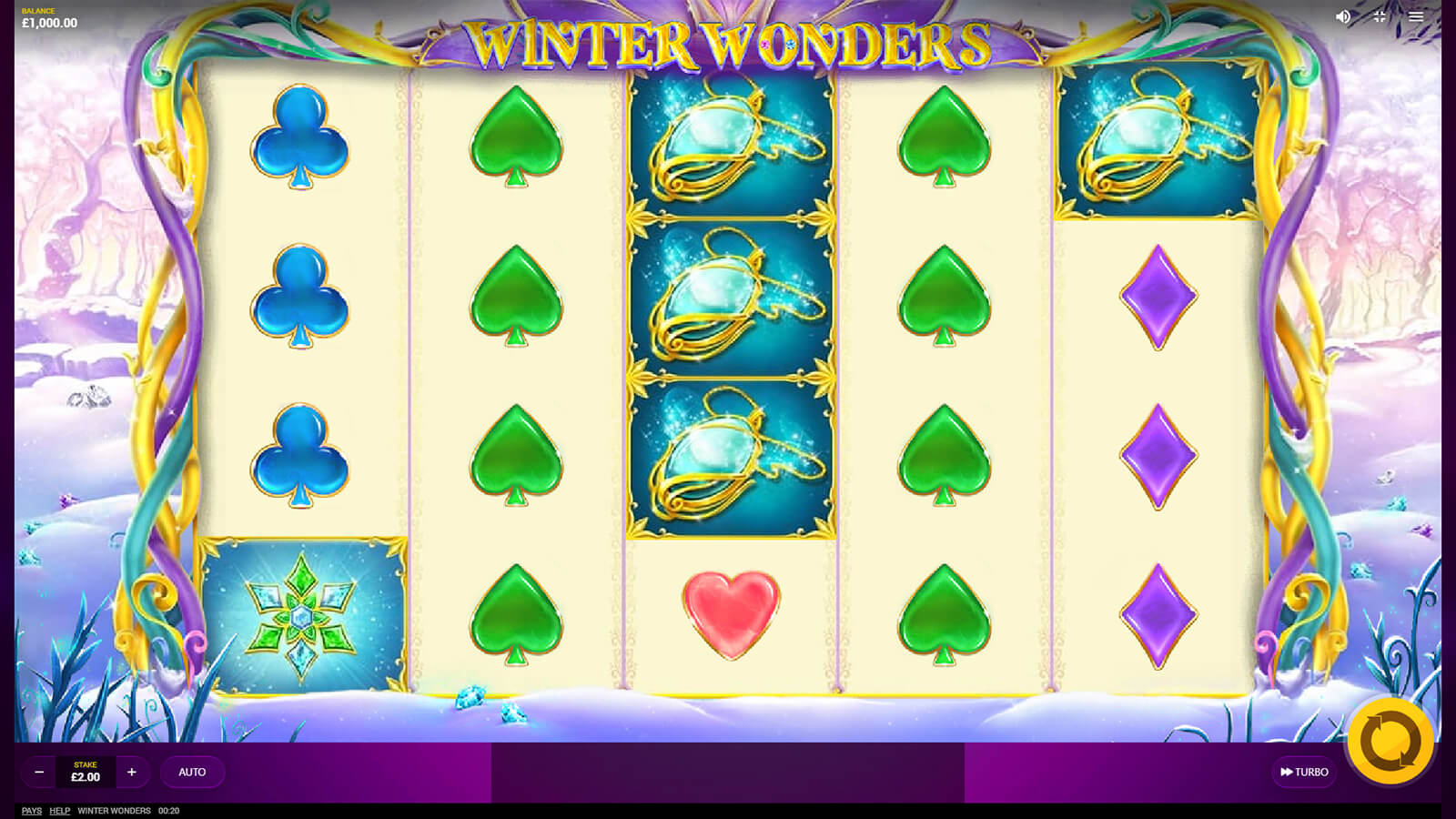Open the Auto spin options
Viewport: 1456px width, 819px height.
192,772
